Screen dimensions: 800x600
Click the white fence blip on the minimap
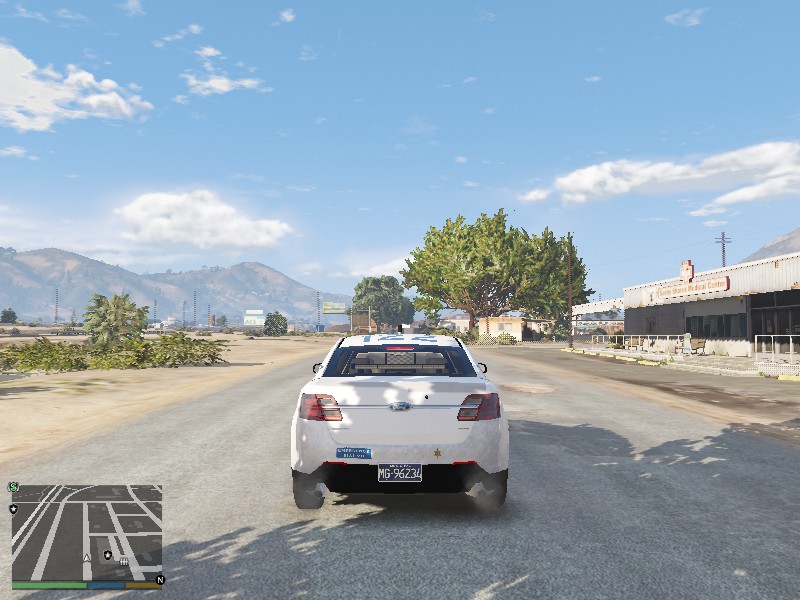[124, 562]
